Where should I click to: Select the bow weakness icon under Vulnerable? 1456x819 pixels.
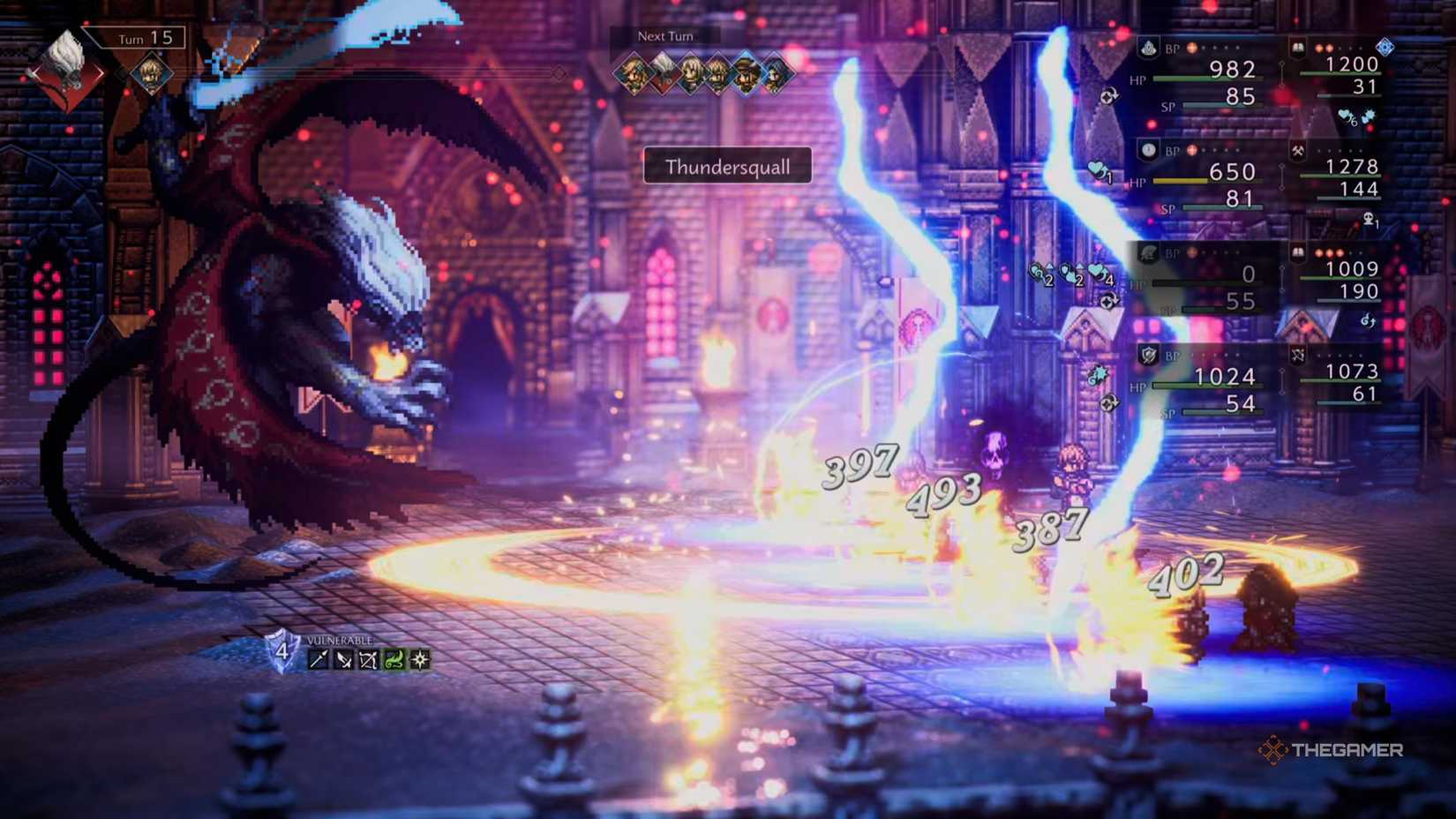(x=369, y=659)
